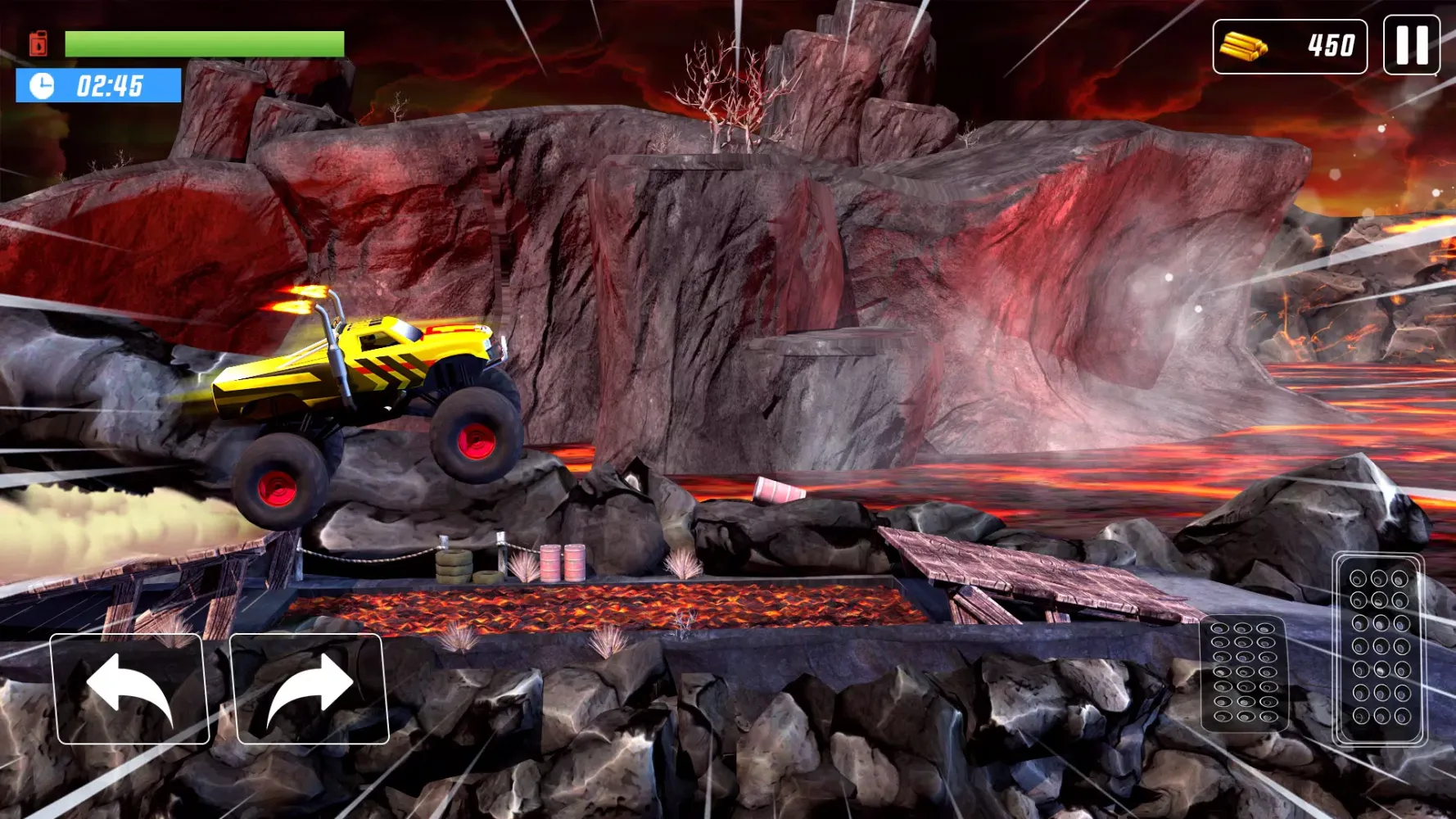
Task: Pause the game with the pause control
Action: [x=1410, y=43]
